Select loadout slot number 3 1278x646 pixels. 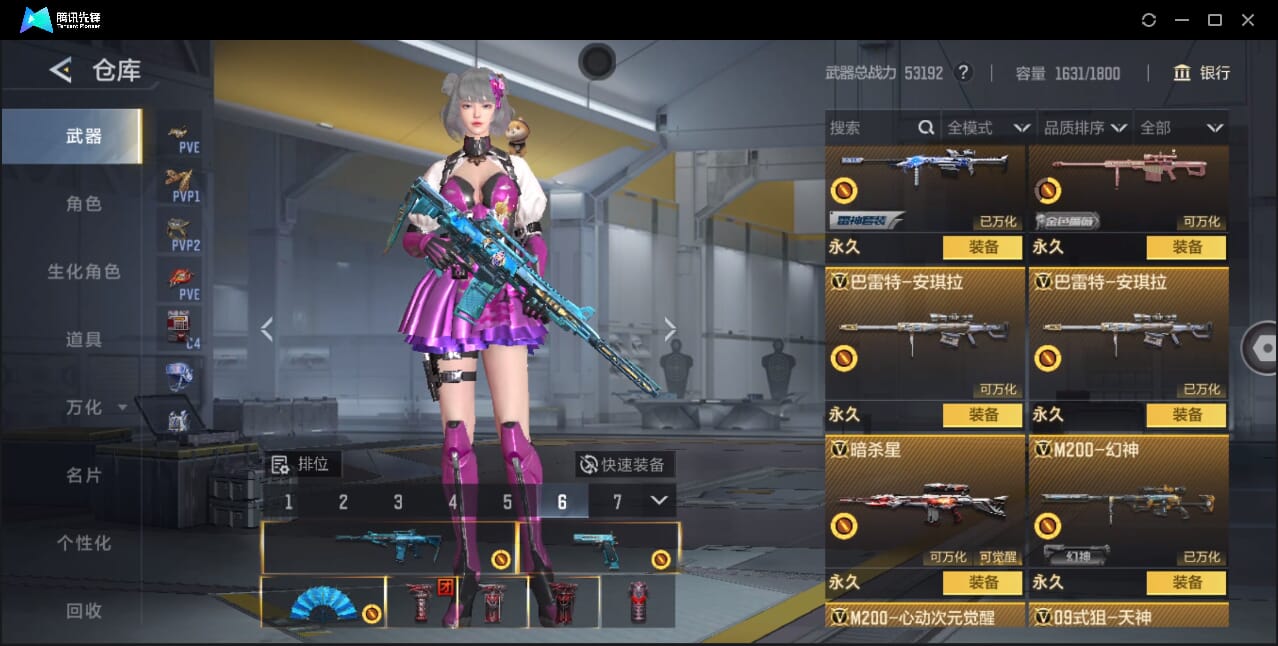click(398, 502)
